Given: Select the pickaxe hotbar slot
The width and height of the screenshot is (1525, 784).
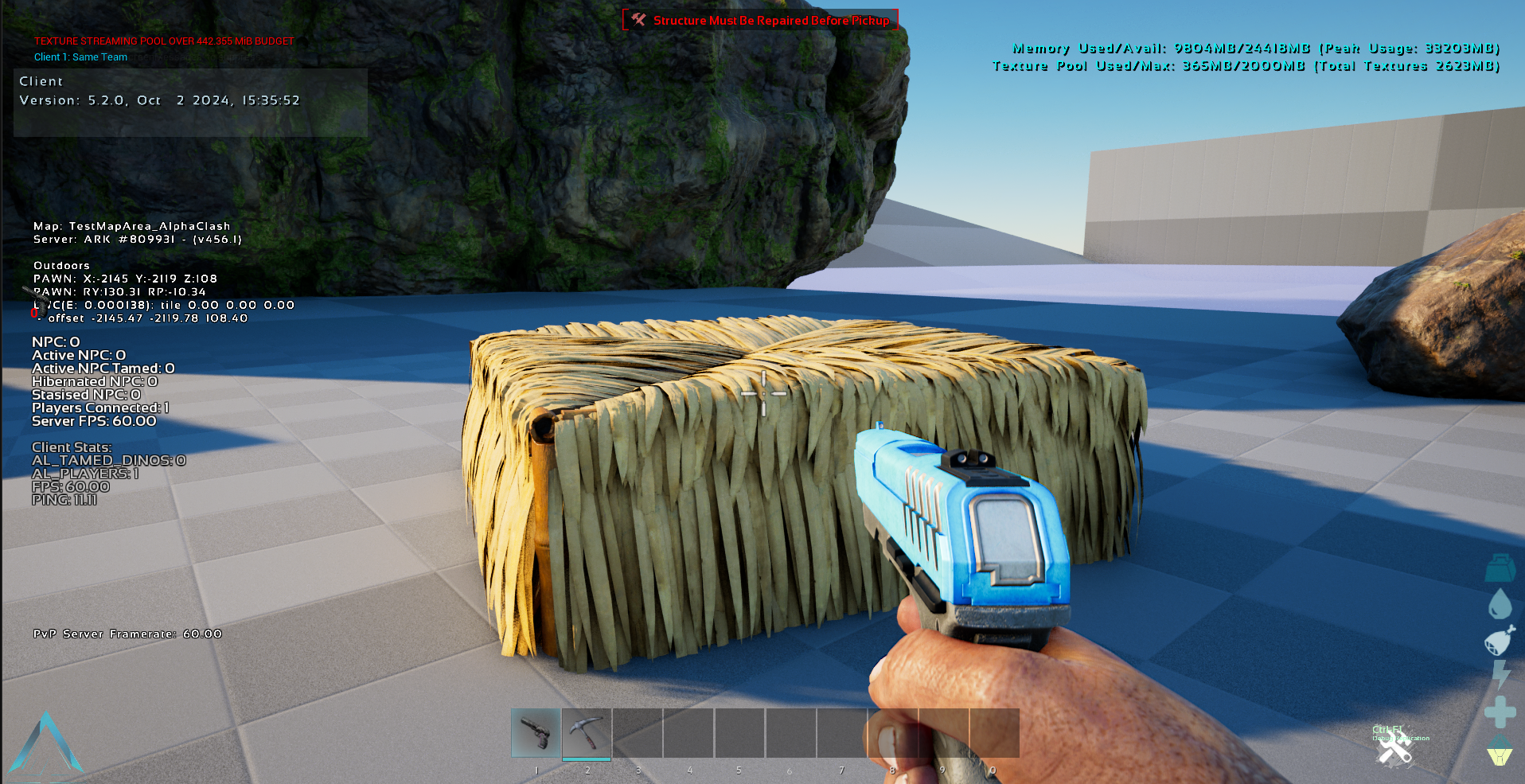Looking at the screenshot, I should click(x=587, y=732).
